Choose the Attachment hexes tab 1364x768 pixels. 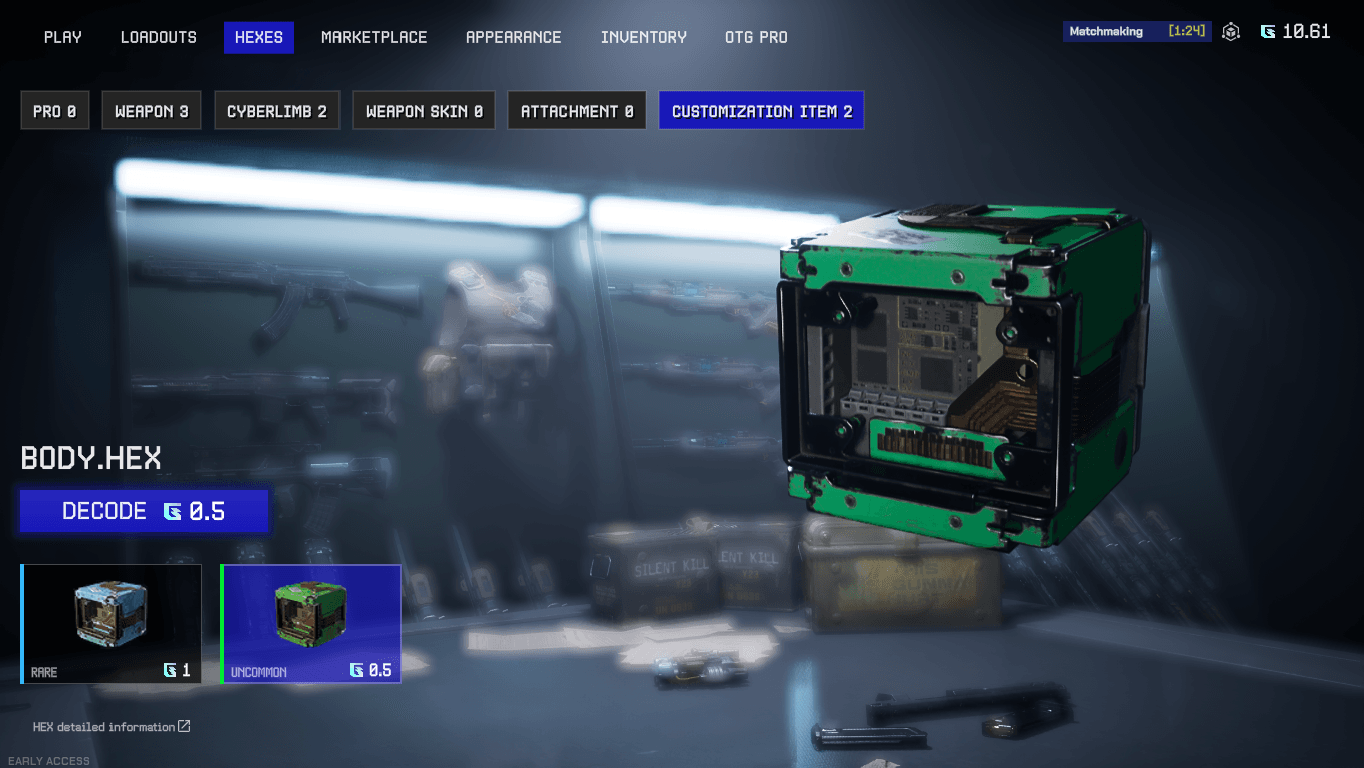[577, 111]
